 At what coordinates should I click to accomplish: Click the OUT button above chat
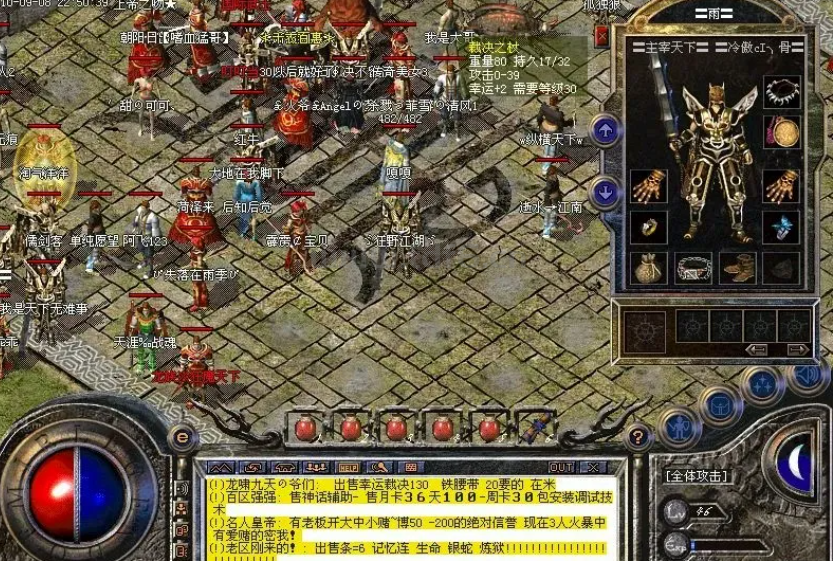tap(562, 467)
